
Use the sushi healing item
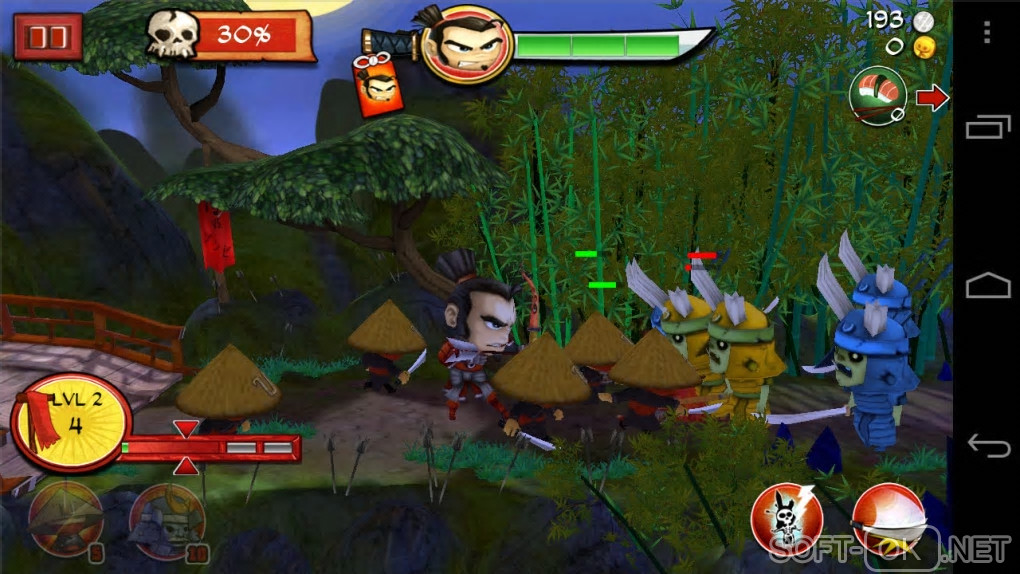[877, 97]
